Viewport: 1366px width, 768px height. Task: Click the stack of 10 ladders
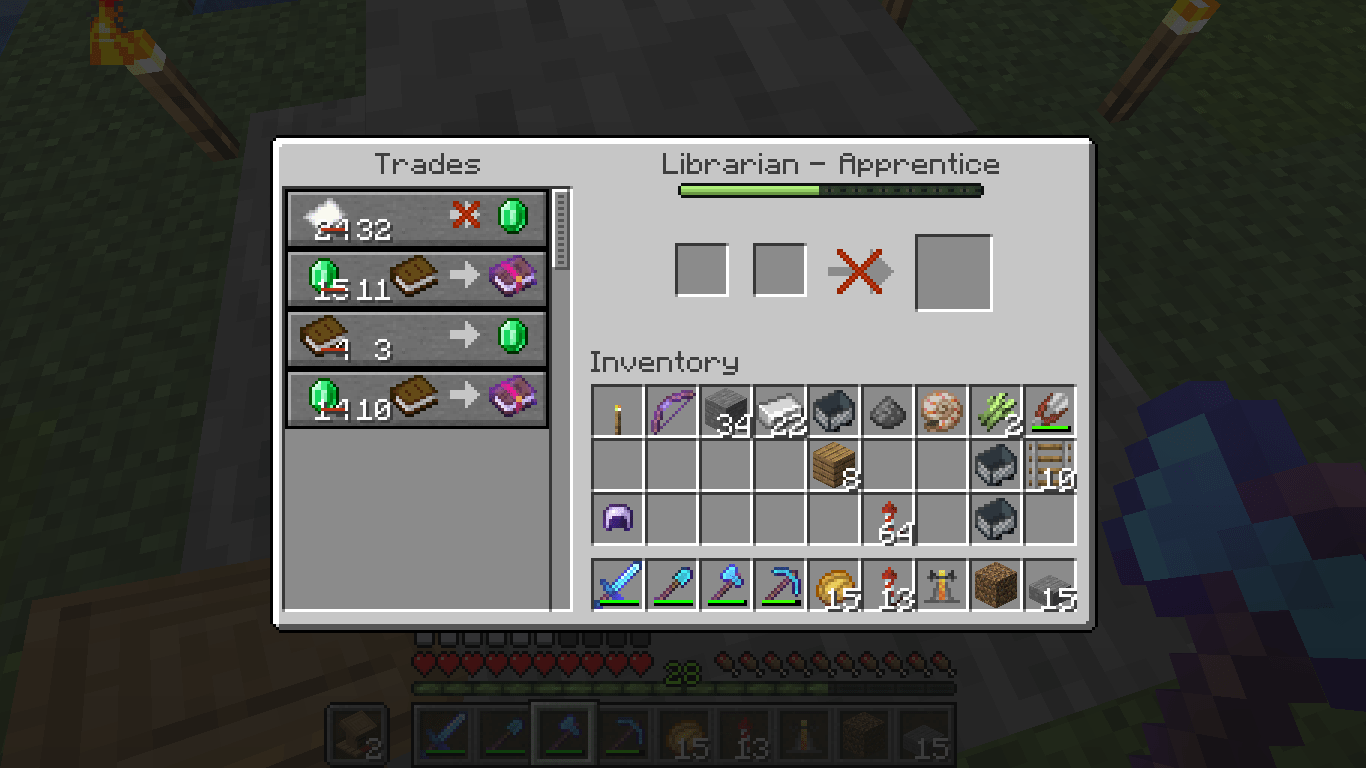[x=1050, y=468]
